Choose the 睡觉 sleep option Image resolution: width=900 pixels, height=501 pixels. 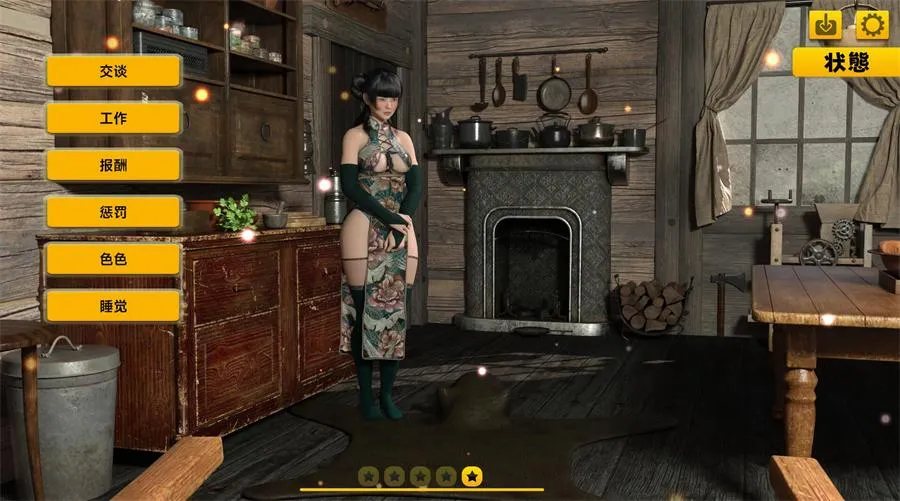click(x=114, y=306)
